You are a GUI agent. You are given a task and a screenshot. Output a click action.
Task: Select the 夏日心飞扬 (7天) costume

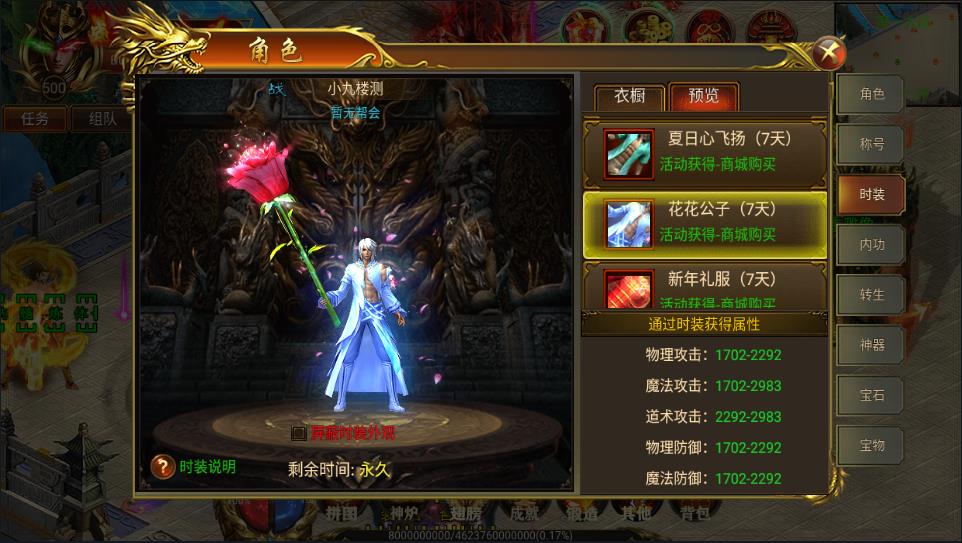704,151
